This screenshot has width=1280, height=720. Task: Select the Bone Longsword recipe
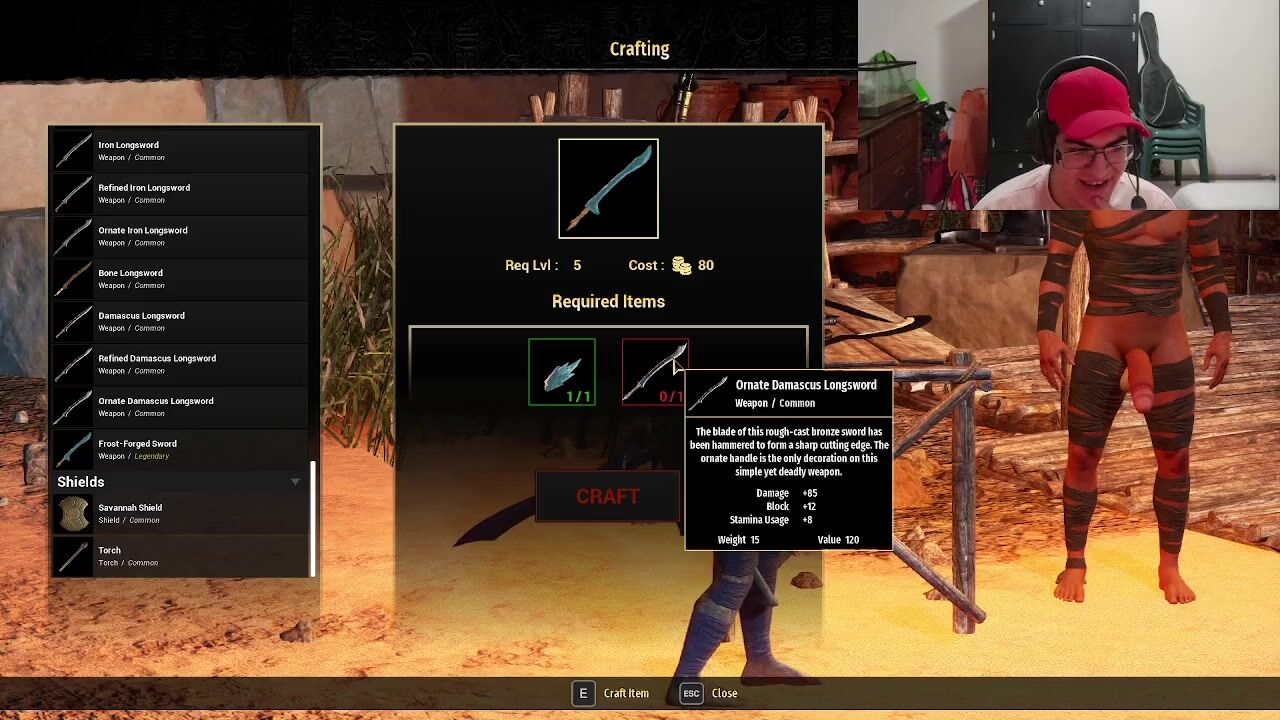pos(180,279)
